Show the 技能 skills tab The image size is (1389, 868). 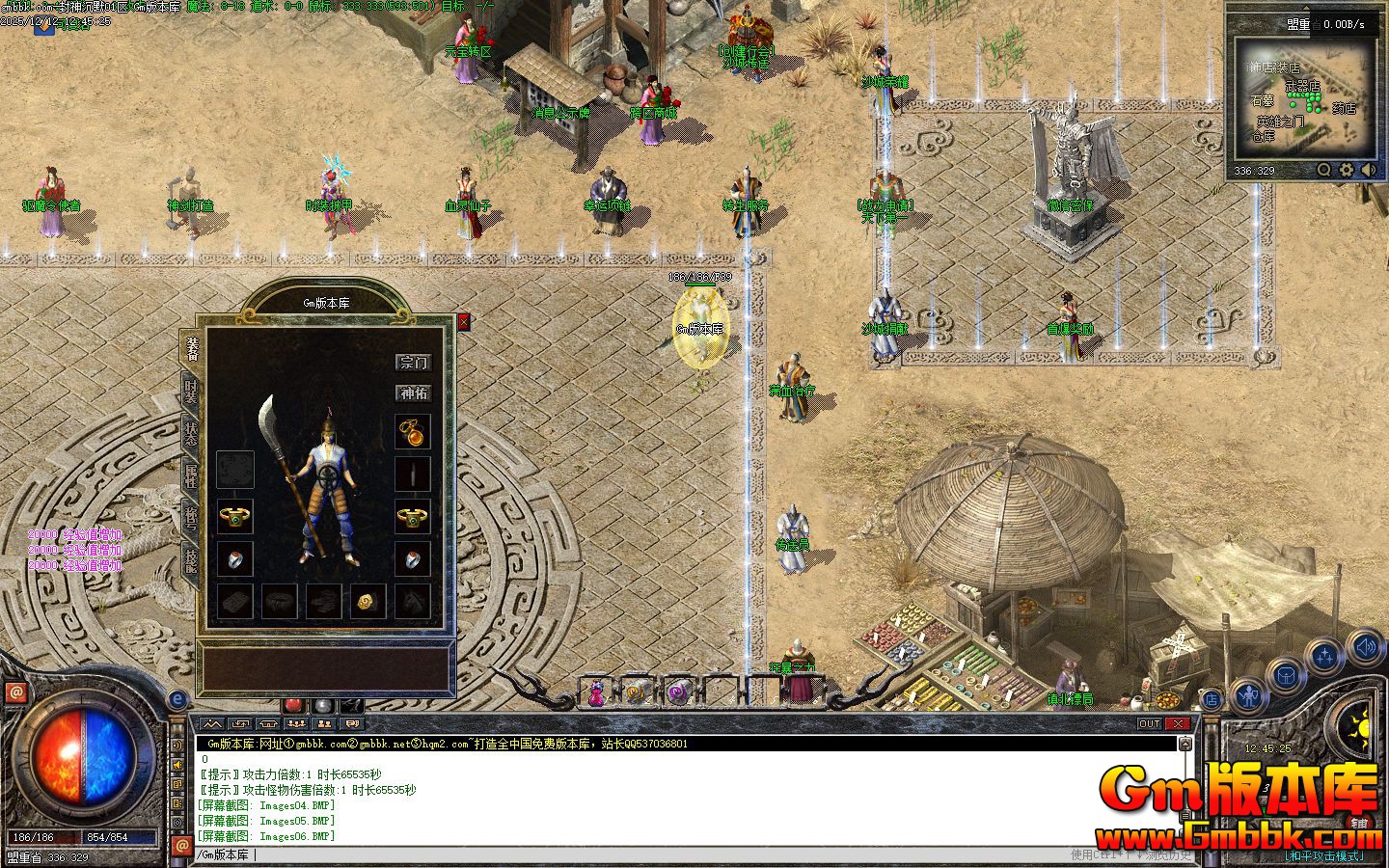(191, 558)
